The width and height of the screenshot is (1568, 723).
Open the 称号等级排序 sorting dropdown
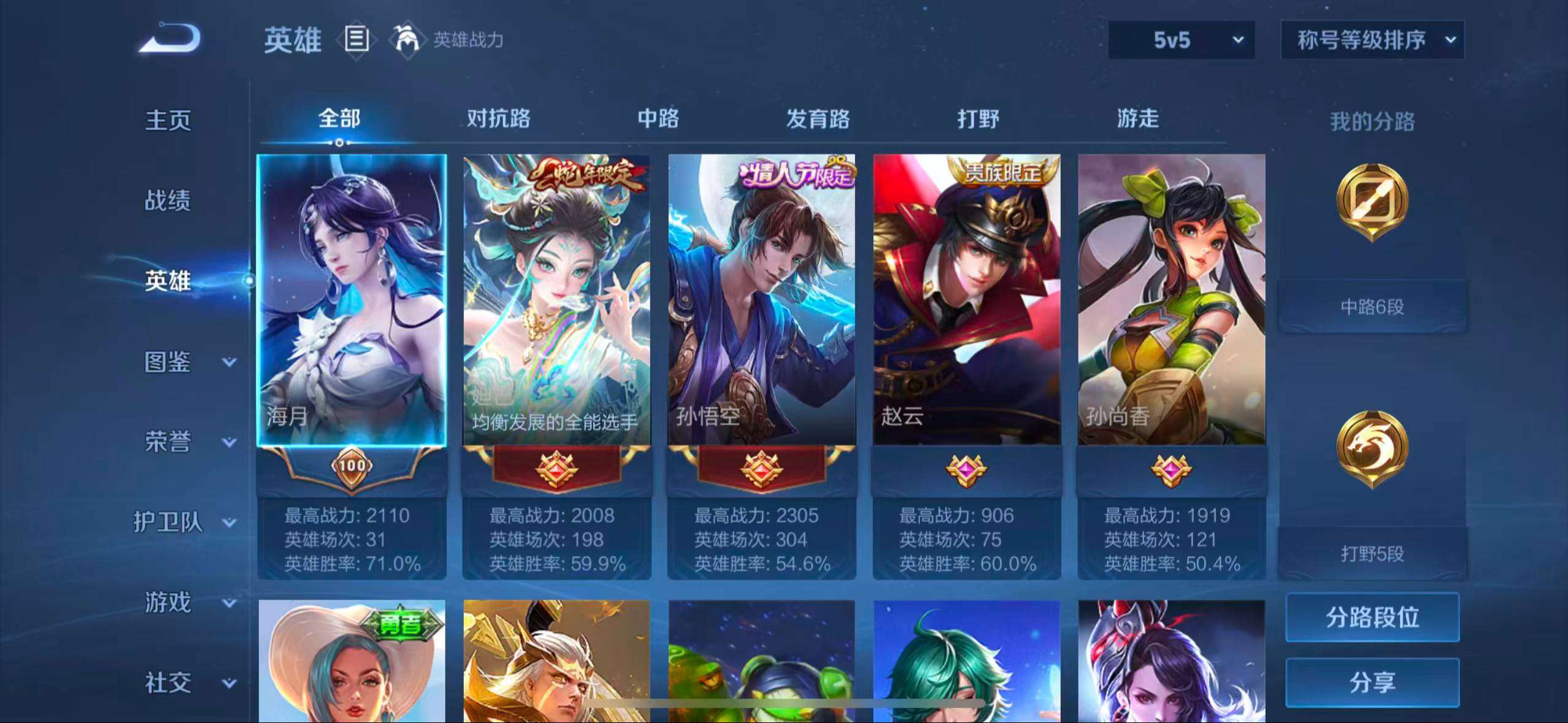(1372, 40)
